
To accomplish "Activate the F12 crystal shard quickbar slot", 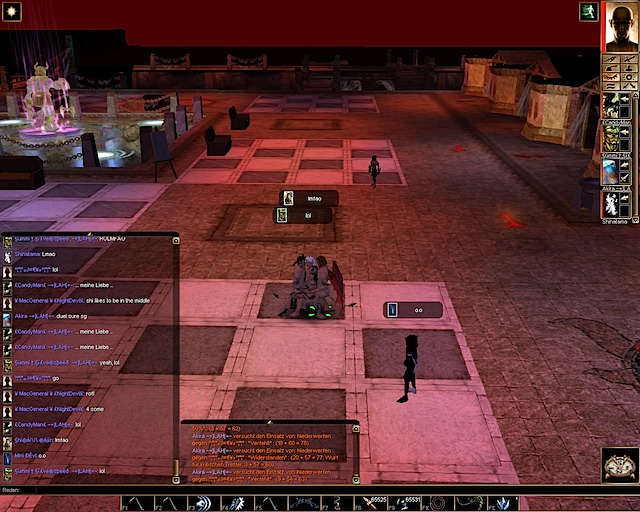I will 503,503.
